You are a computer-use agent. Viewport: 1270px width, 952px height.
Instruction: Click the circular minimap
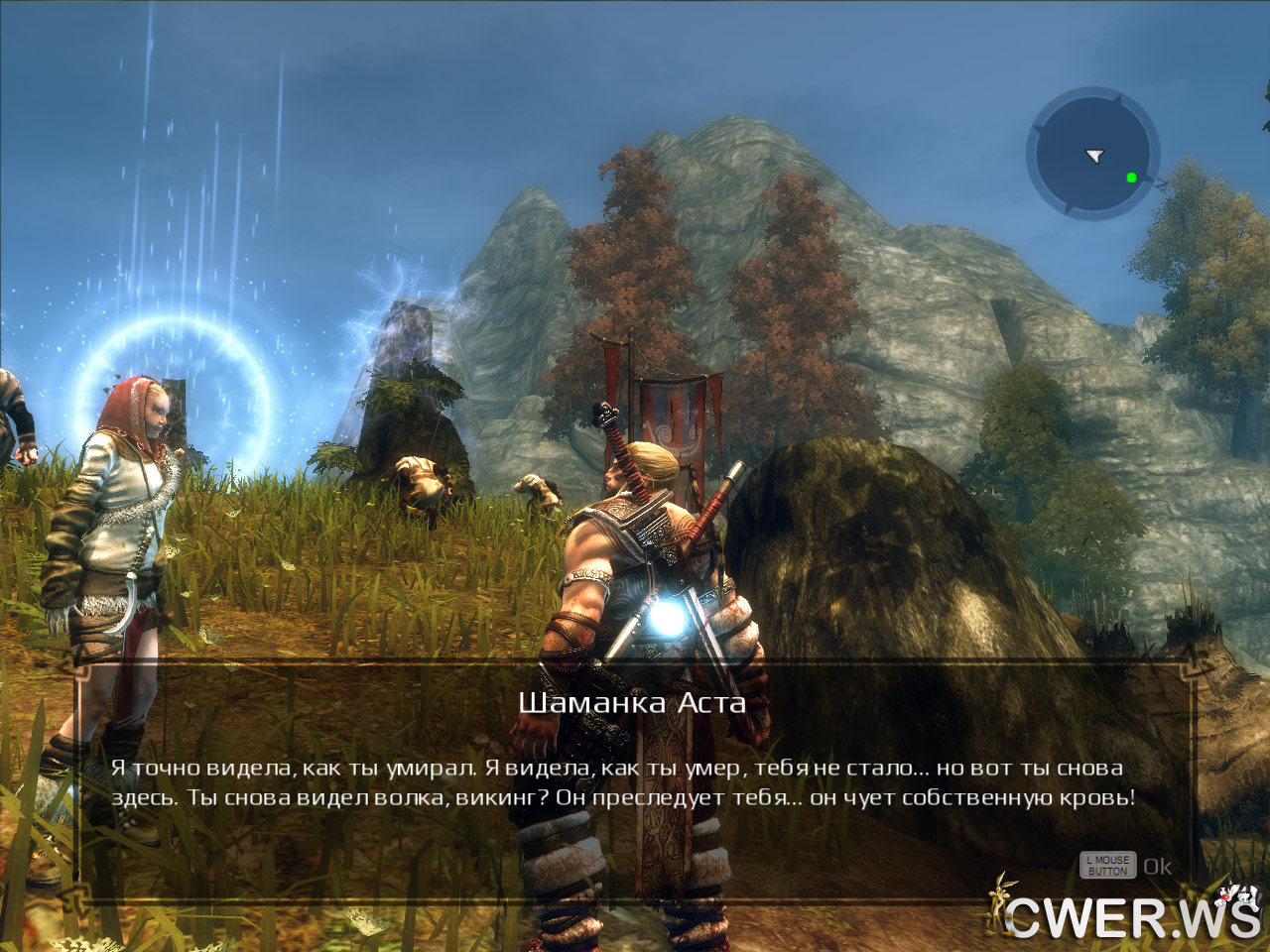1092,154
